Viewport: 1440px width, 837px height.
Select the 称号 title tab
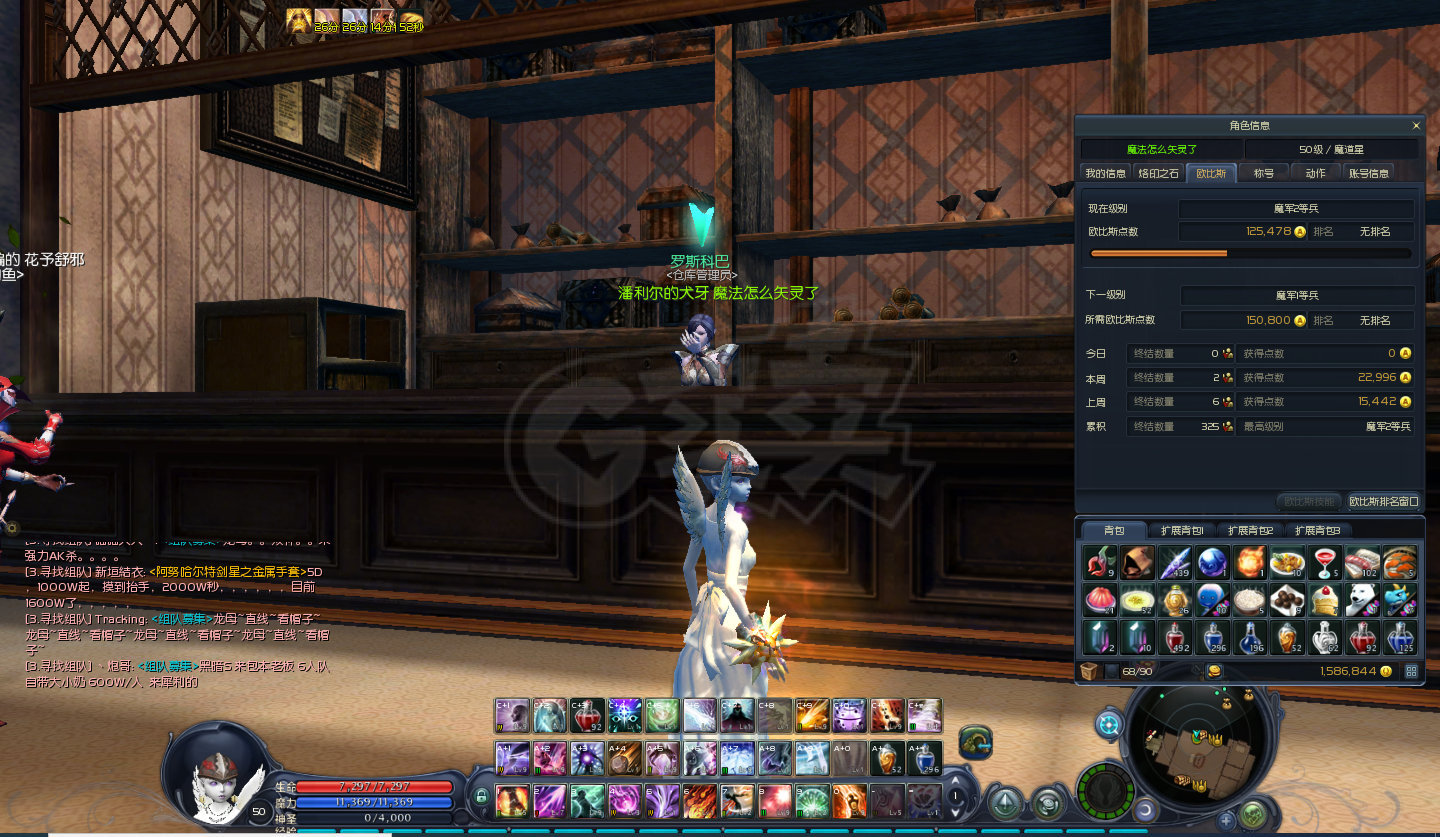click(x=1264, y=173)
